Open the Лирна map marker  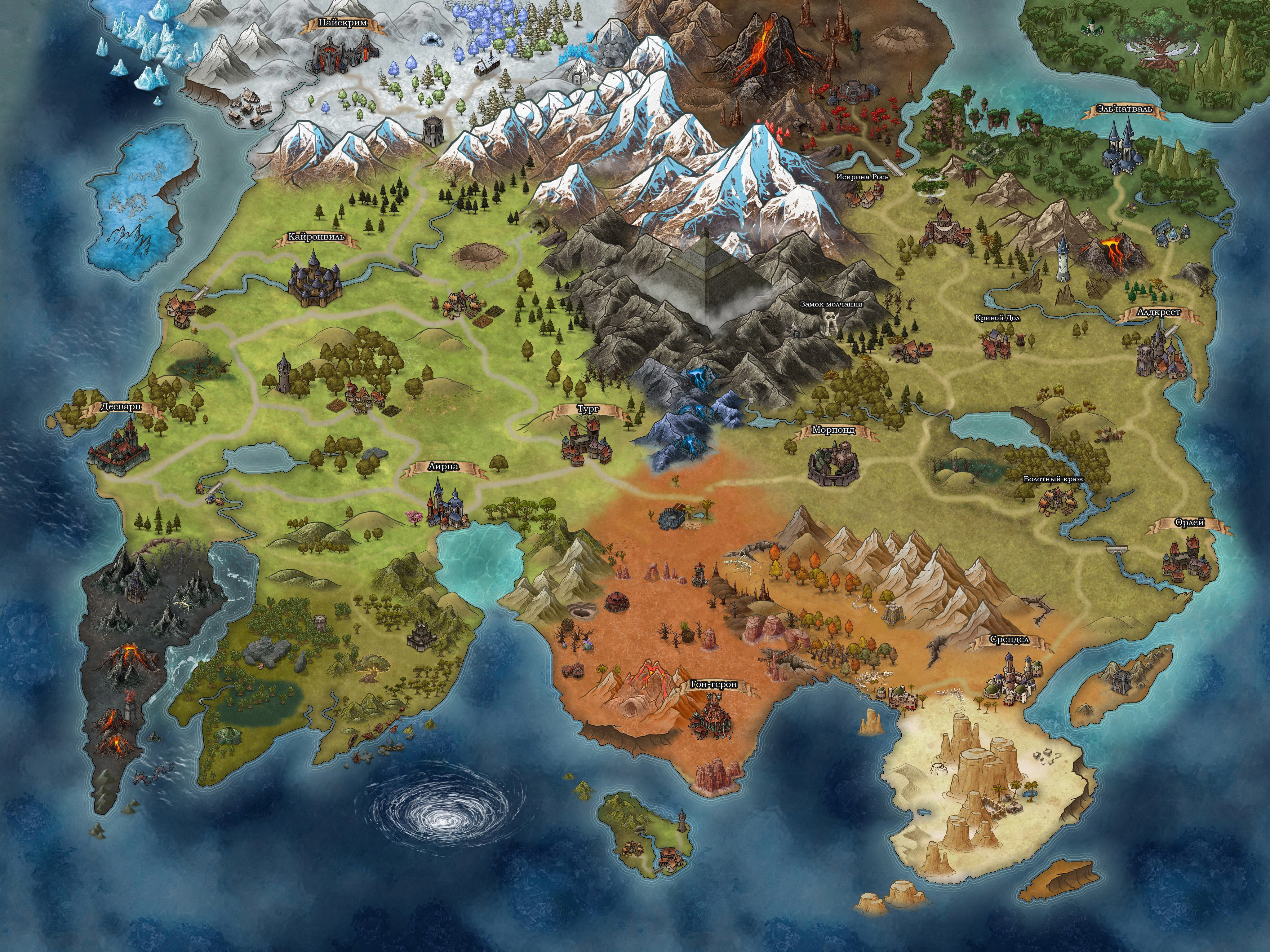coord(443,466)
